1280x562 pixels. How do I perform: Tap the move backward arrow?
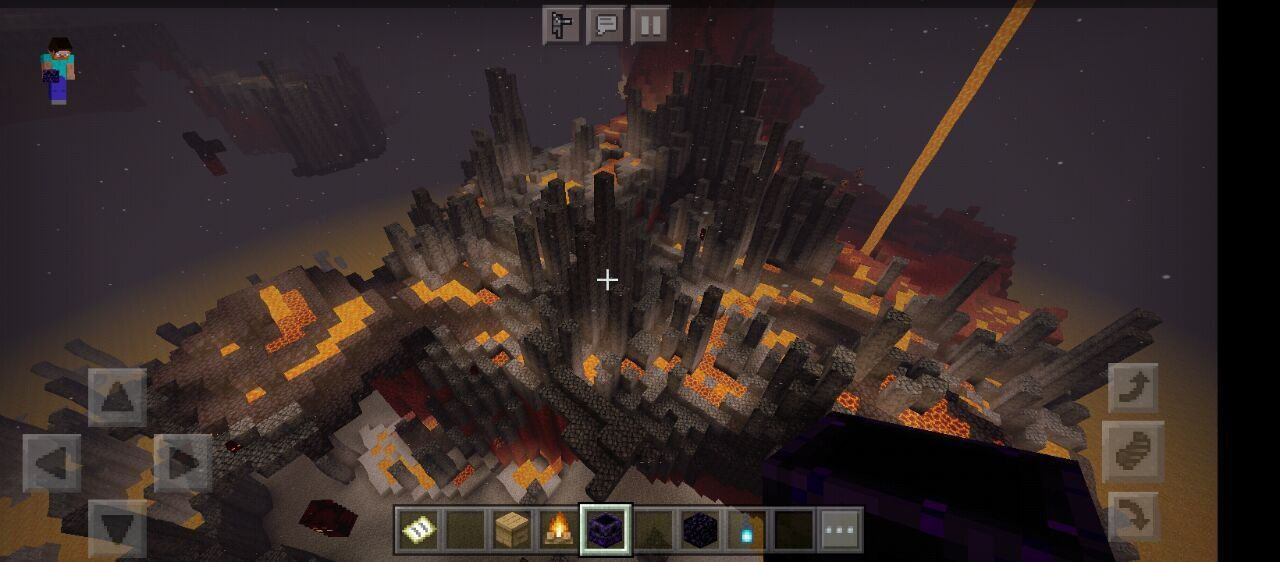coord(117,528)
